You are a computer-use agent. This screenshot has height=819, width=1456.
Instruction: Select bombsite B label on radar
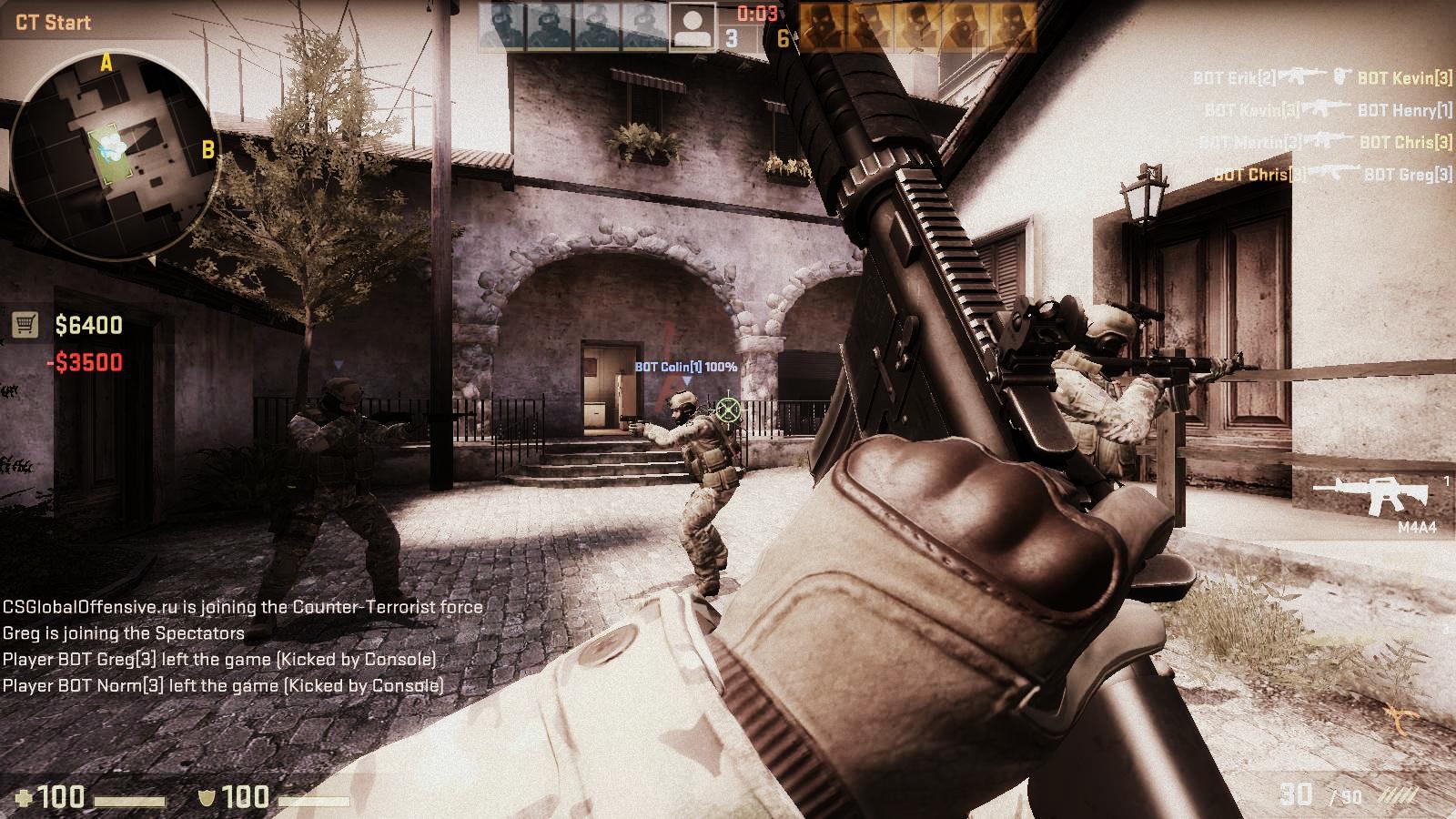click(x=208, y=148)
